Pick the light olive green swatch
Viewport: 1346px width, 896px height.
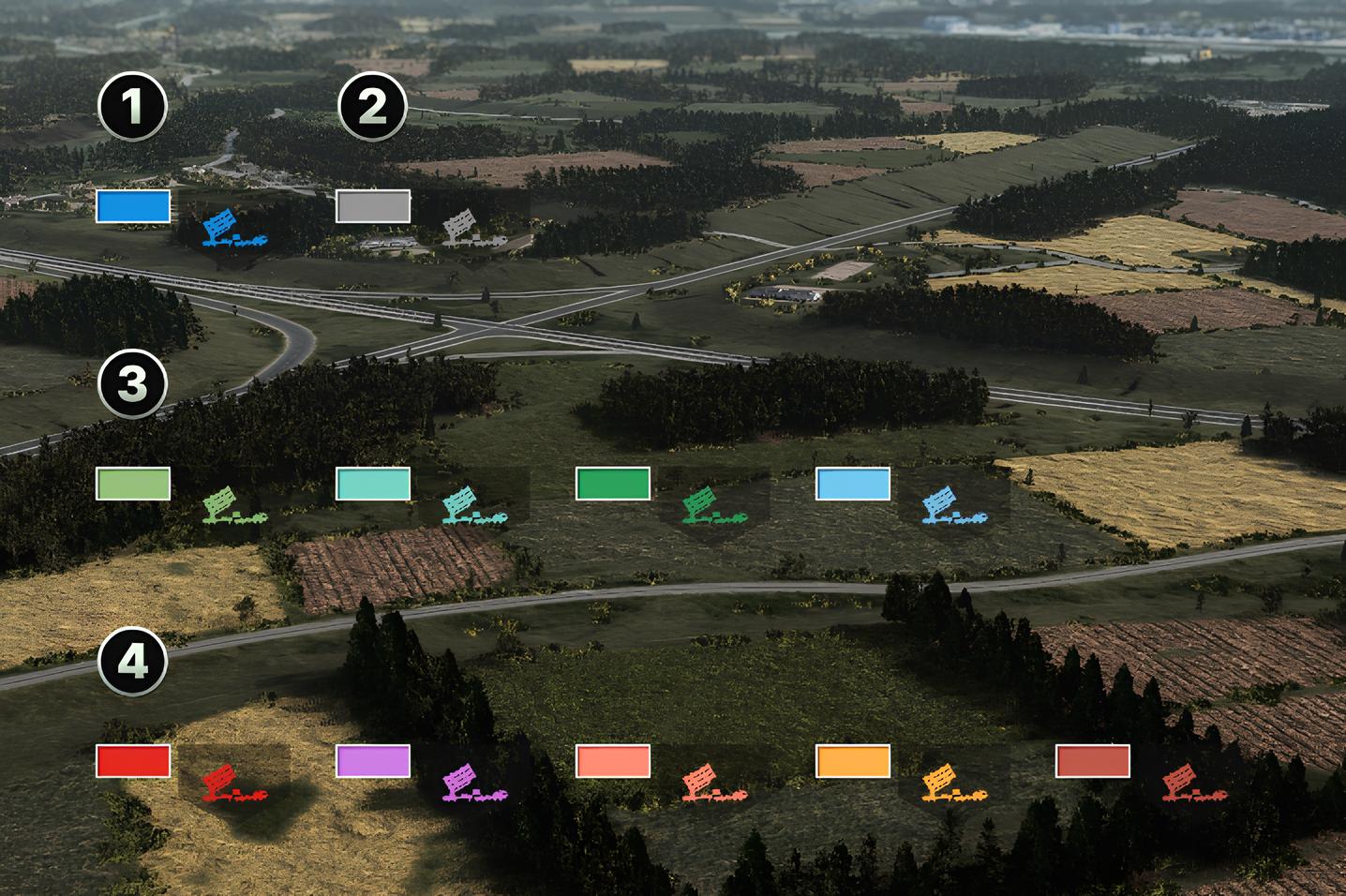[x=133, y=484]
